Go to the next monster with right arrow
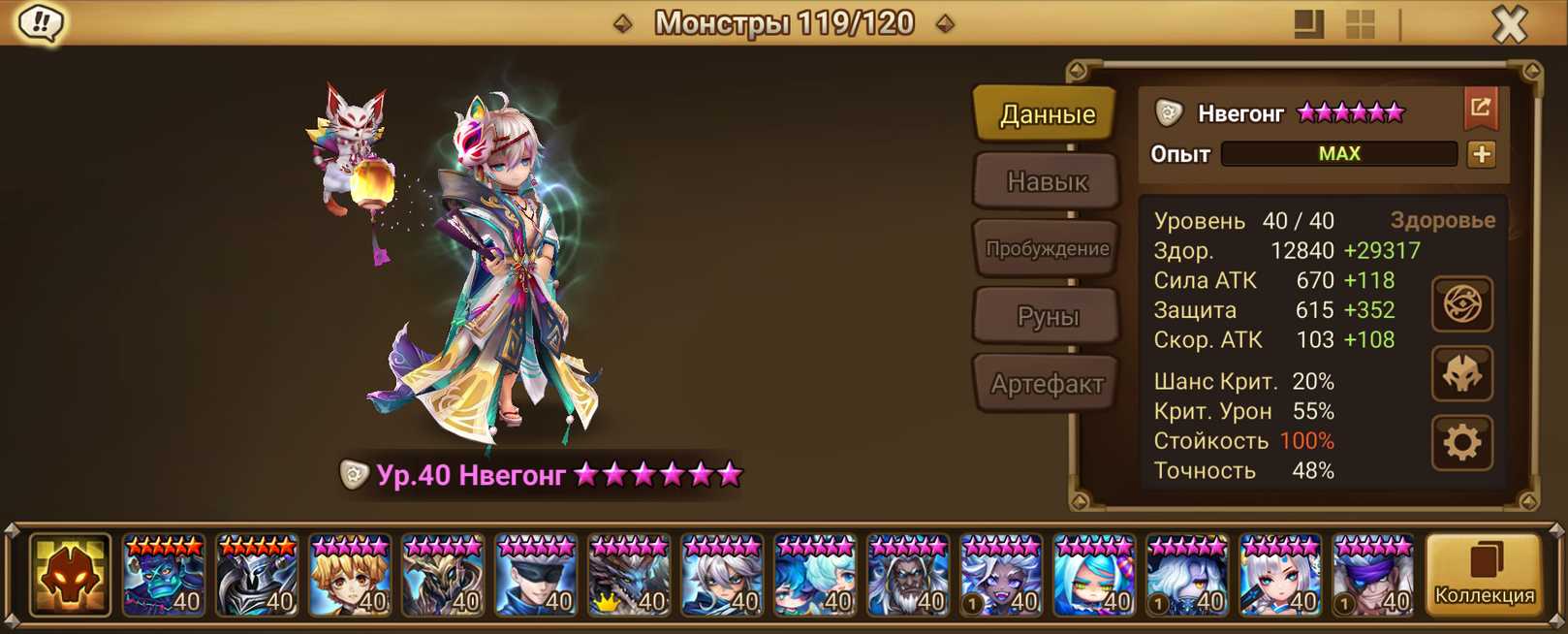This screenshot has height=634, width=1568. (x=945, y=23)
